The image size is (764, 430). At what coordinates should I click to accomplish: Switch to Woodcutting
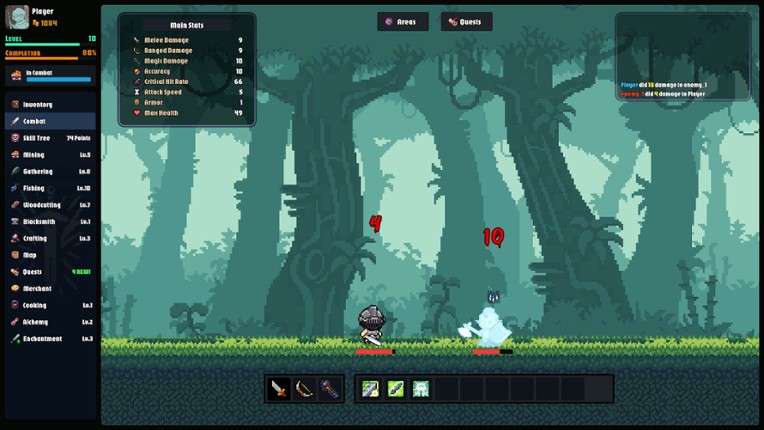click(43, 205)
